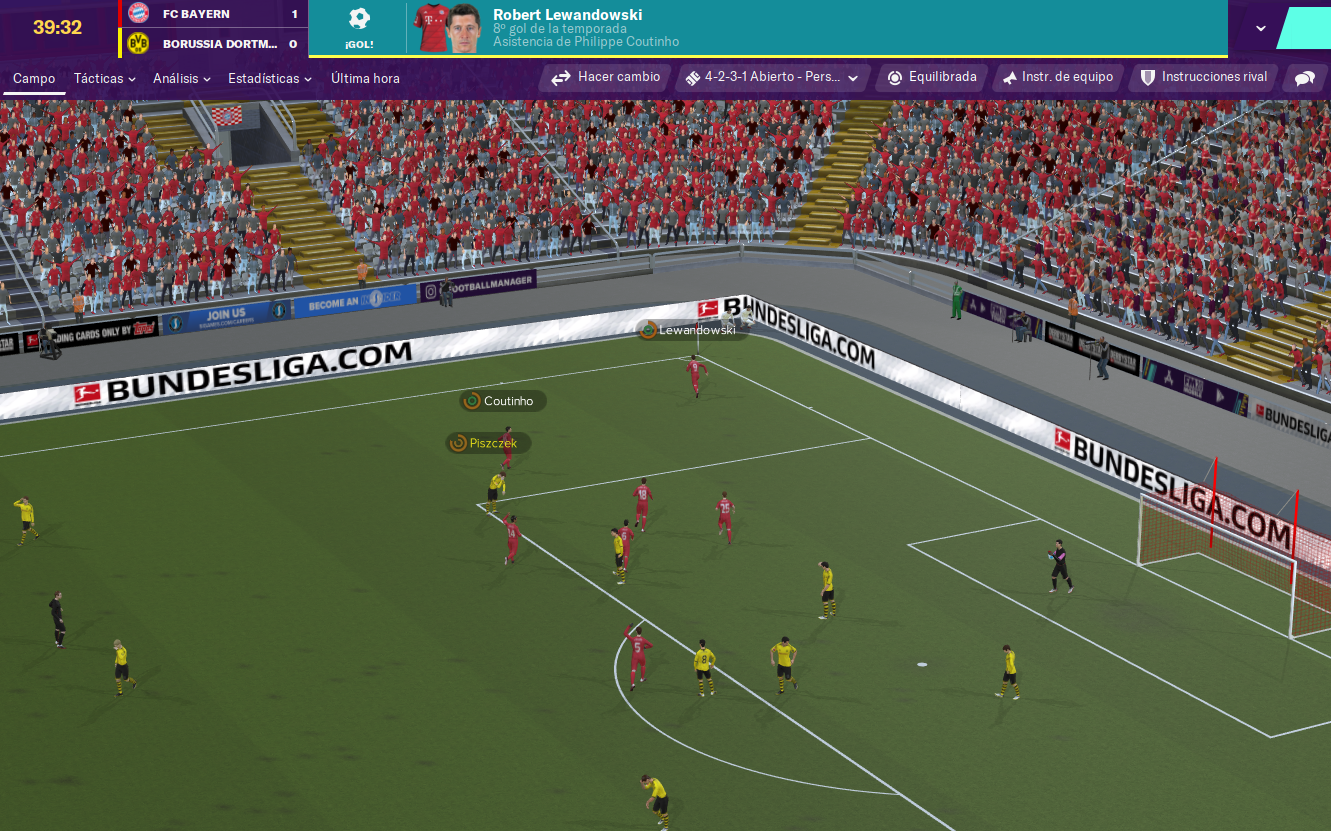Show the Última hora tab
Viewport: 1331px width, 831px height.
point(365,78)
